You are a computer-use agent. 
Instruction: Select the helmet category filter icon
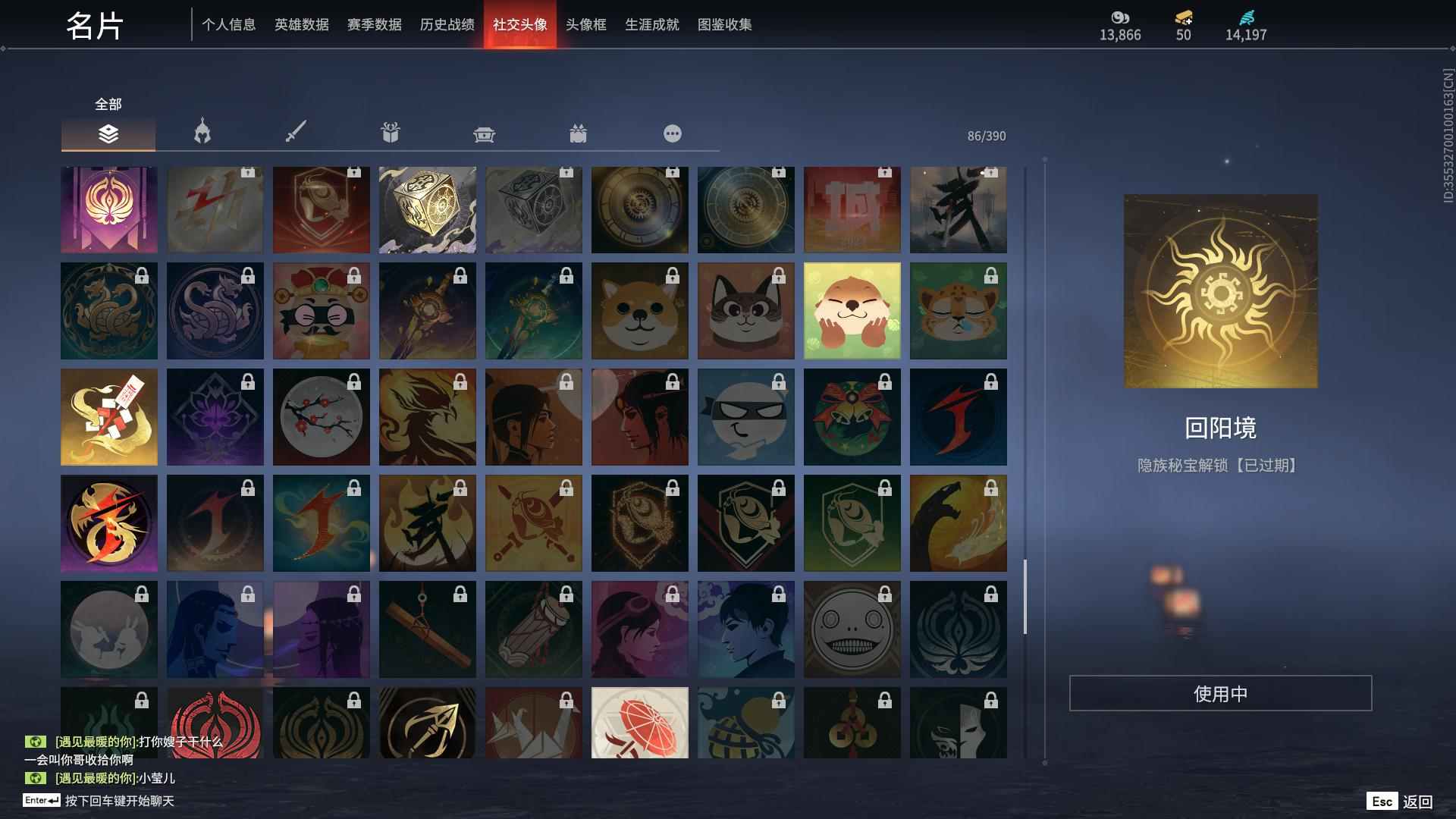[x=201, y=133]
